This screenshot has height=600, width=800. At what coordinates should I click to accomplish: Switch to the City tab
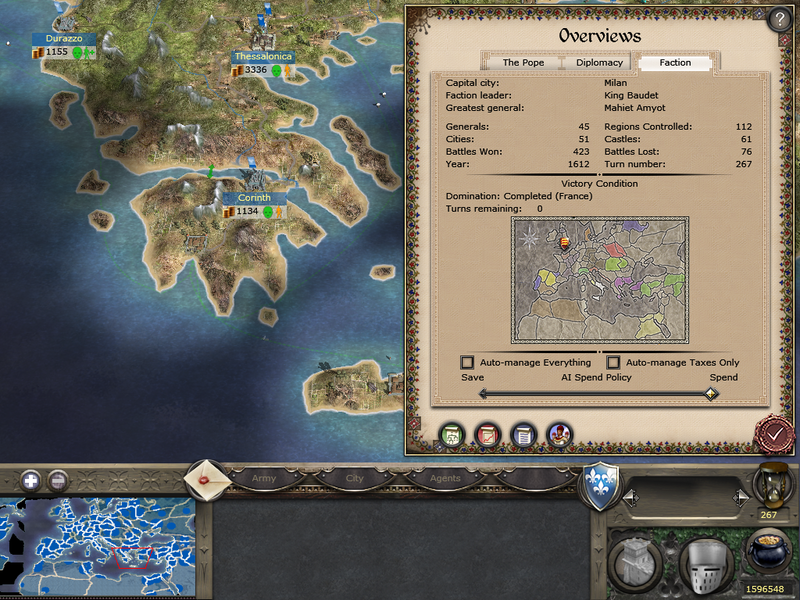tap(355, 479)
